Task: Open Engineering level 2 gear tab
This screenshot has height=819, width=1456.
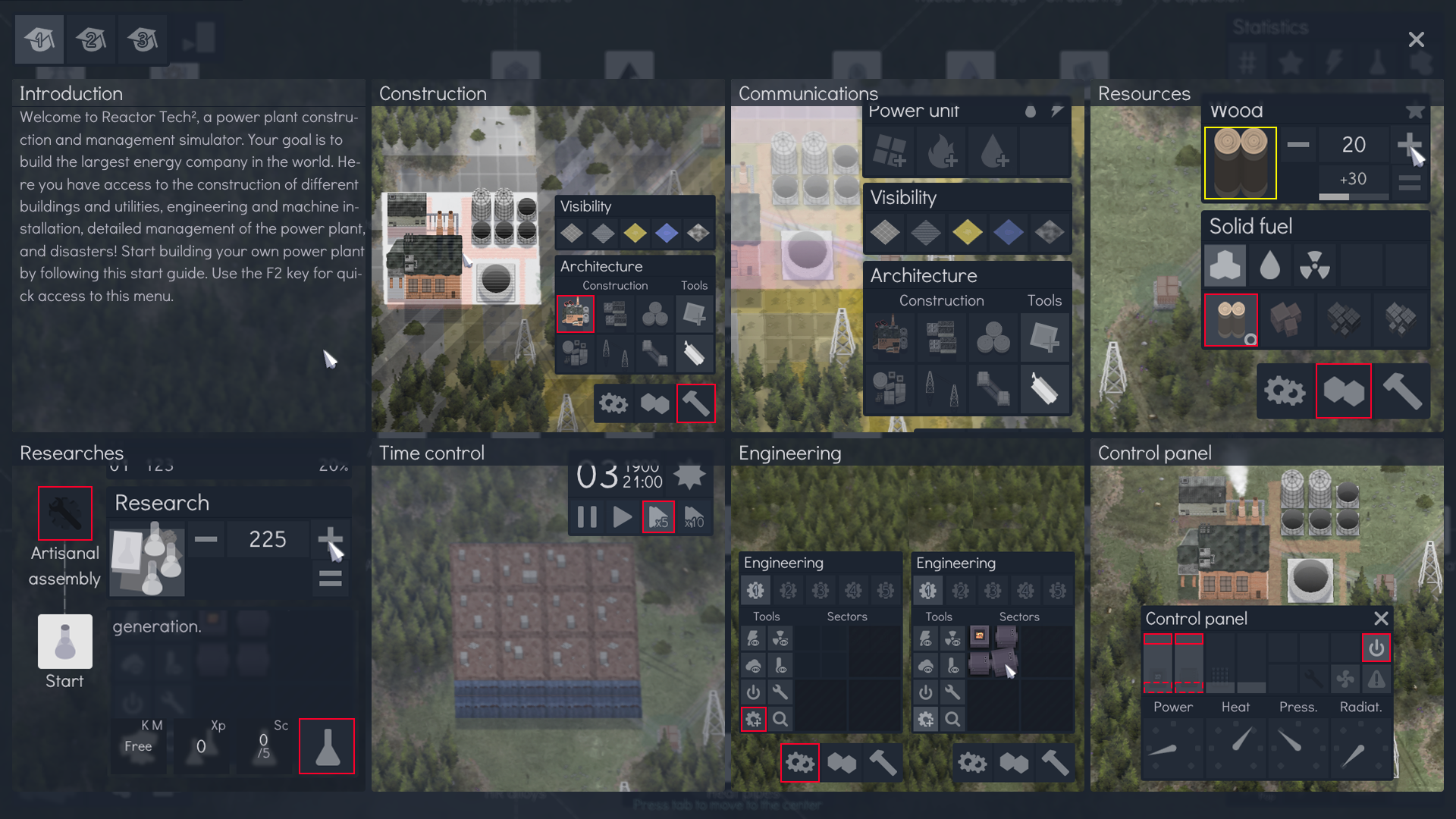Action: click(788, 589)
